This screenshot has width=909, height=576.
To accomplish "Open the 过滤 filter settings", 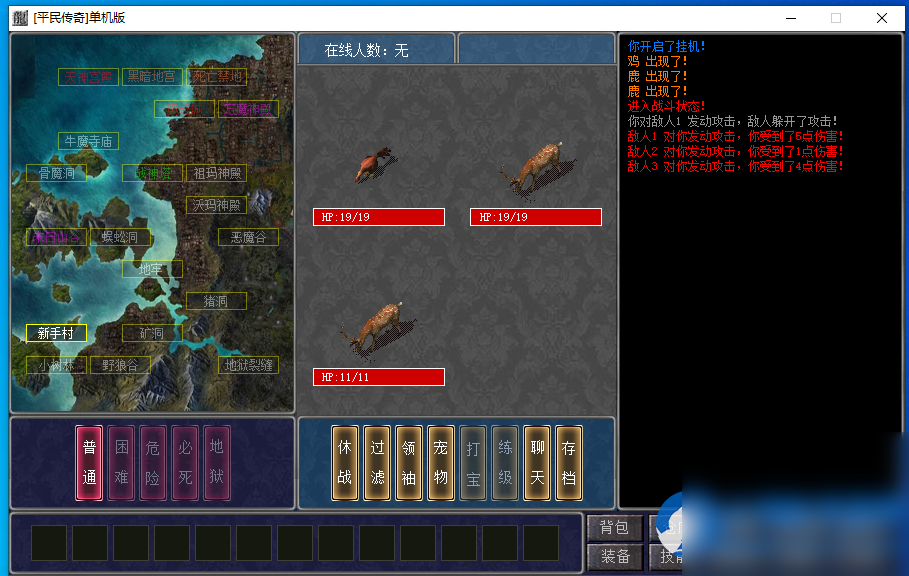I will point(377,462).
